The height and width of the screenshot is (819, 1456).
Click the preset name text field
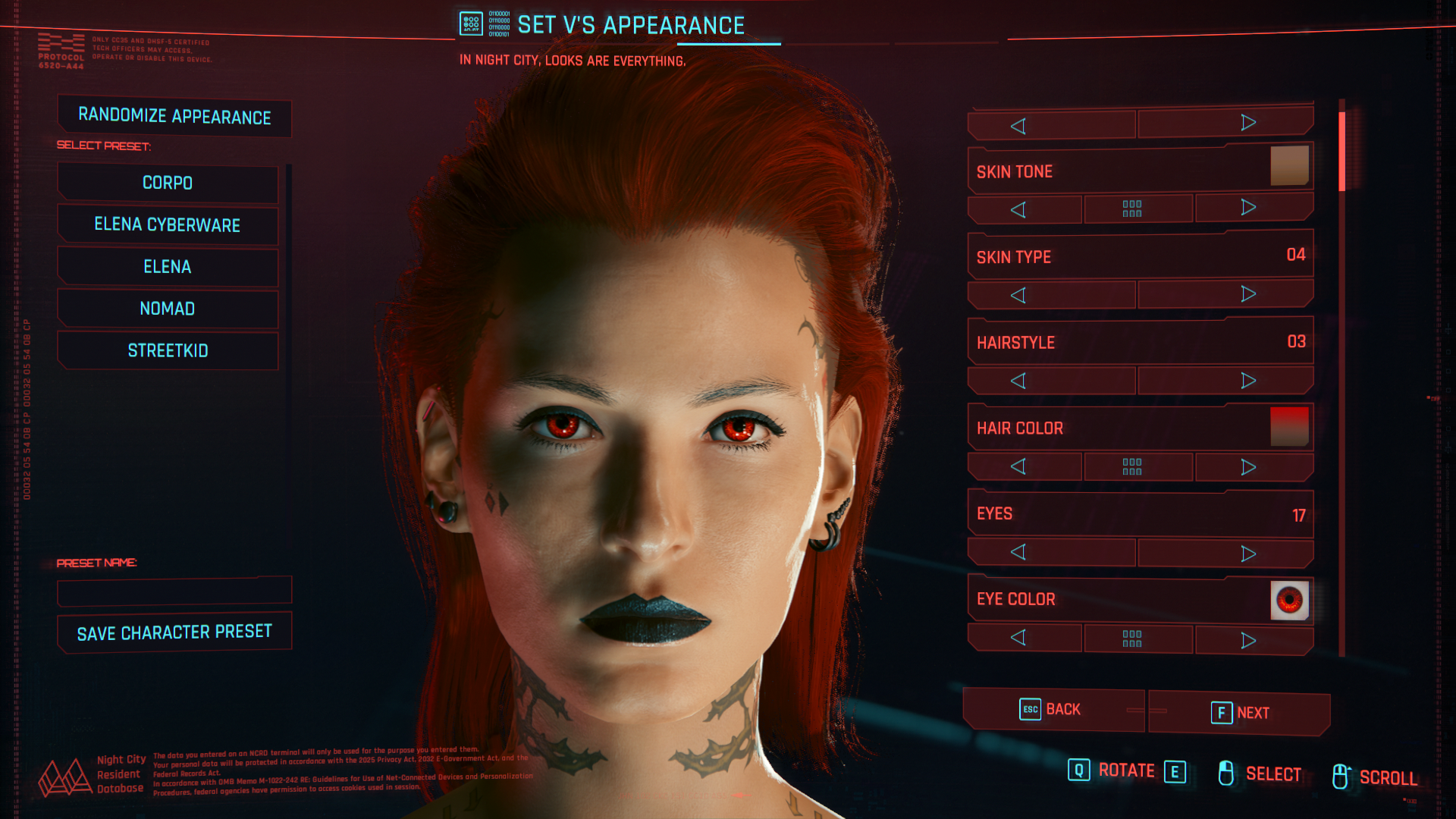pyautogui.click(x=174, y=591)
